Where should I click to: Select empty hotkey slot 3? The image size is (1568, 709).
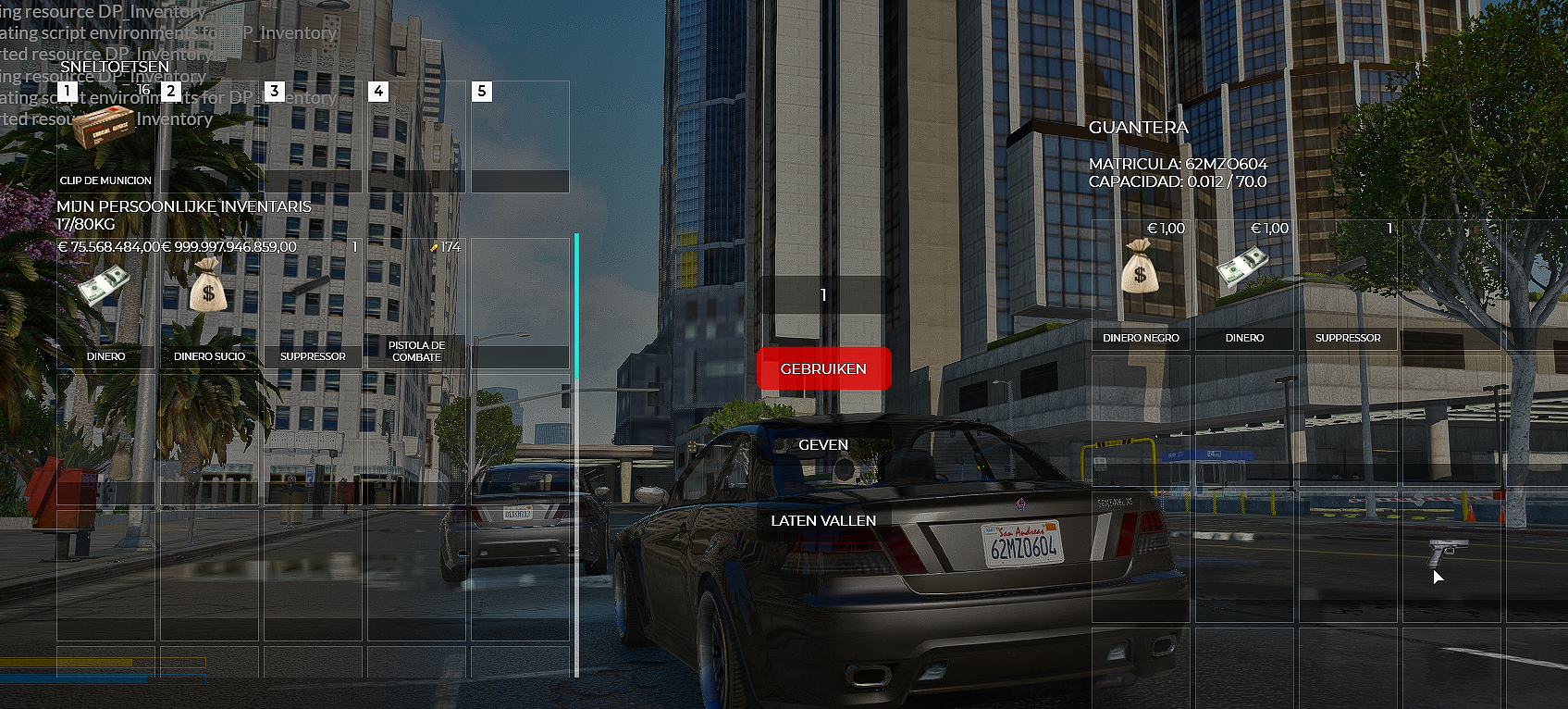tap(313, 136)
